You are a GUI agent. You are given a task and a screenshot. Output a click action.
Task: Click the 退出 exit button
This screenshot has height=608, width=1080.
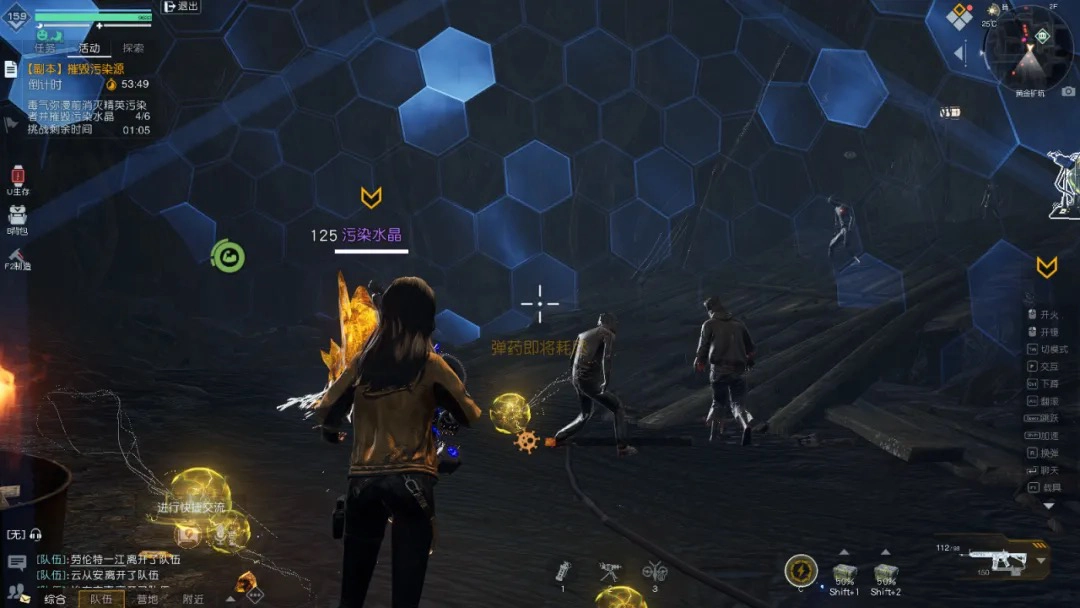click(181, 7)
